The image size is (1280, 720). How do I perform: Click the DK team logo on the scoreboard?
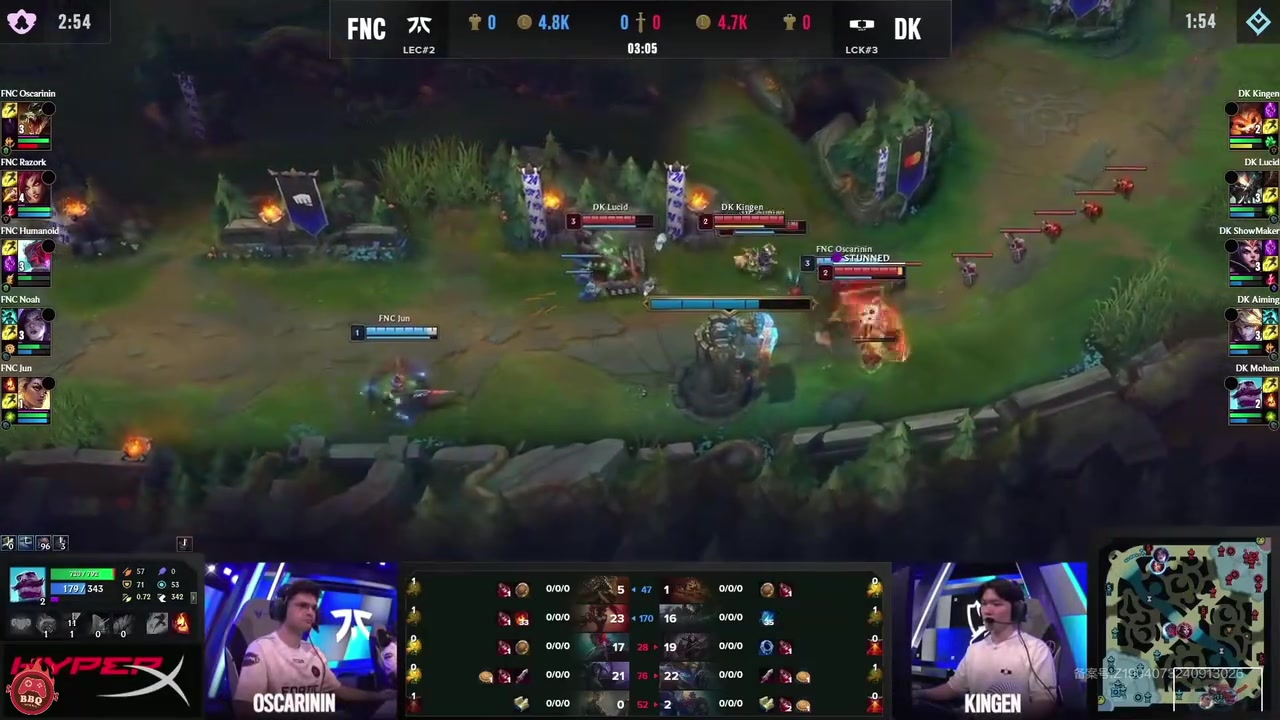tap(861, 22)
